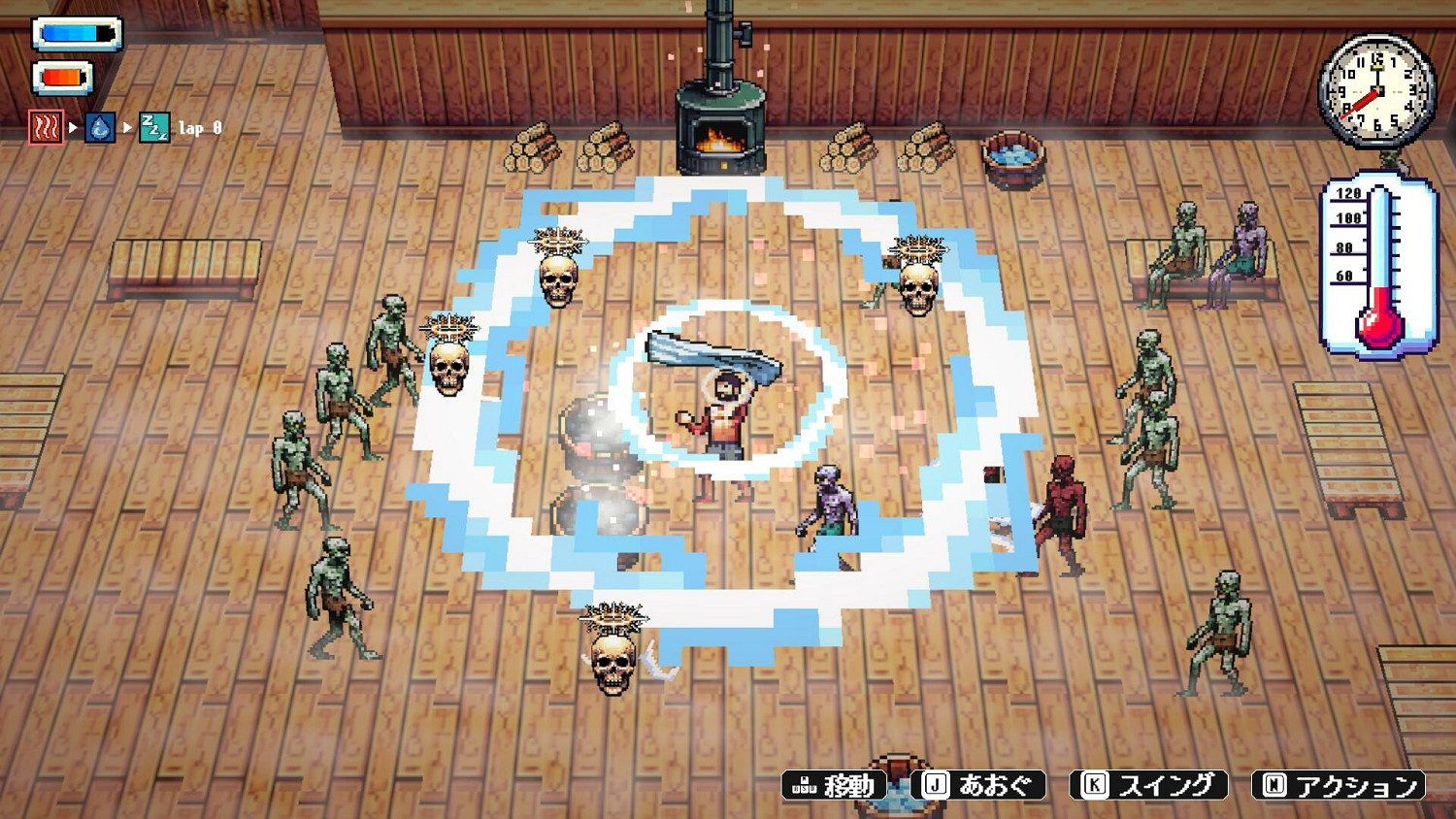Select the water droplet phase icon
The height and width of the screenshot is (819, 1456).
[x=100, y=126]
